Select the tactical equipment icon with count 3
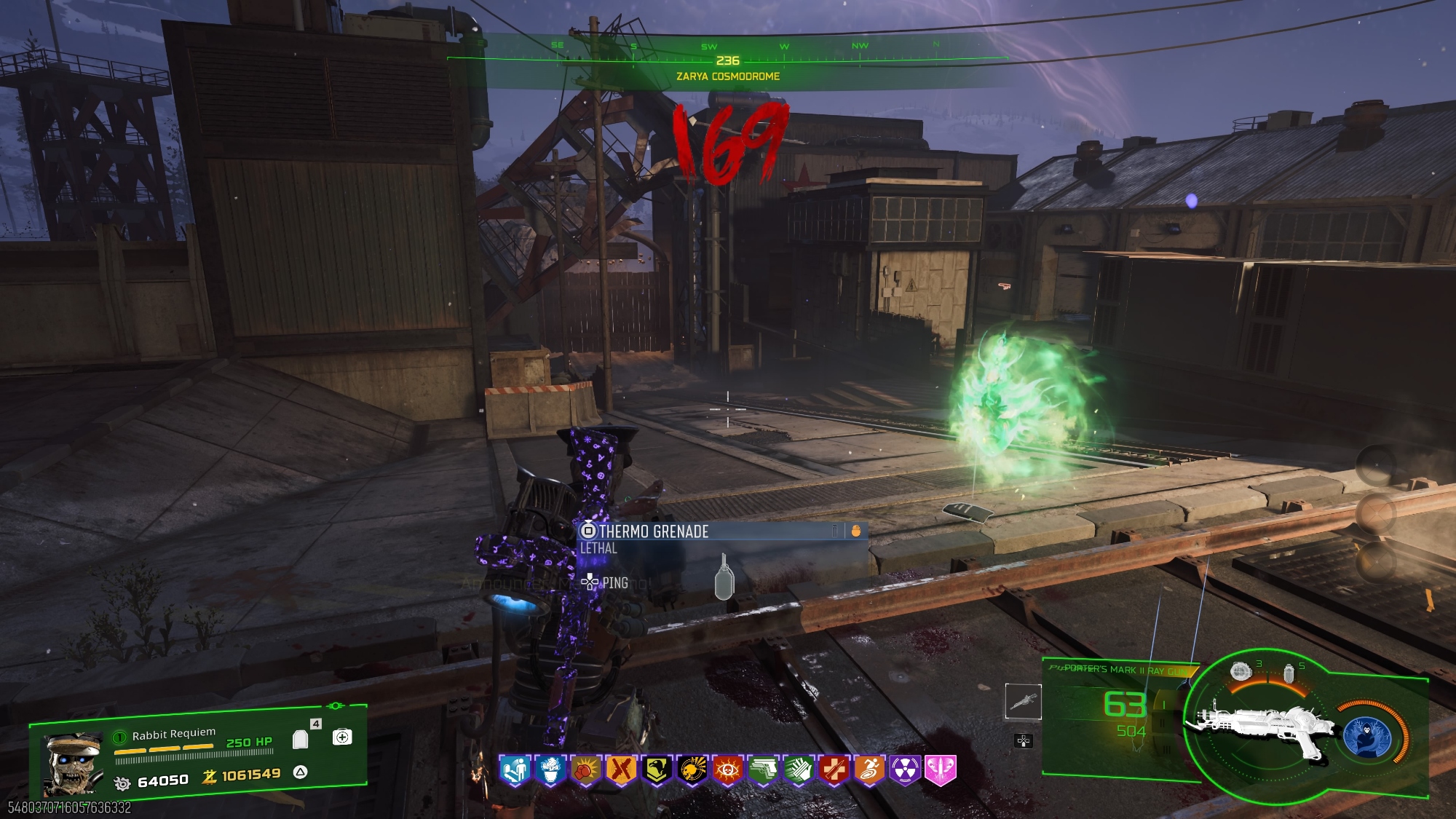The width and height of the screenshot is (1456, 819). click(x=1240, y=671)
